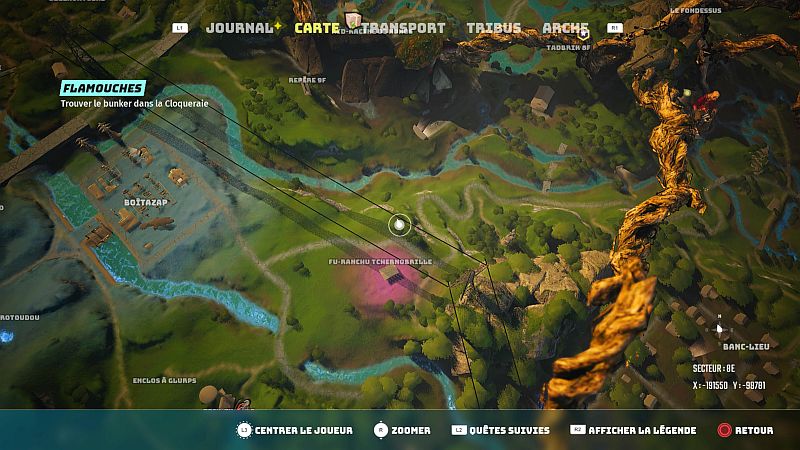Select the Repère 0F map marker

(x=308, y=79)
